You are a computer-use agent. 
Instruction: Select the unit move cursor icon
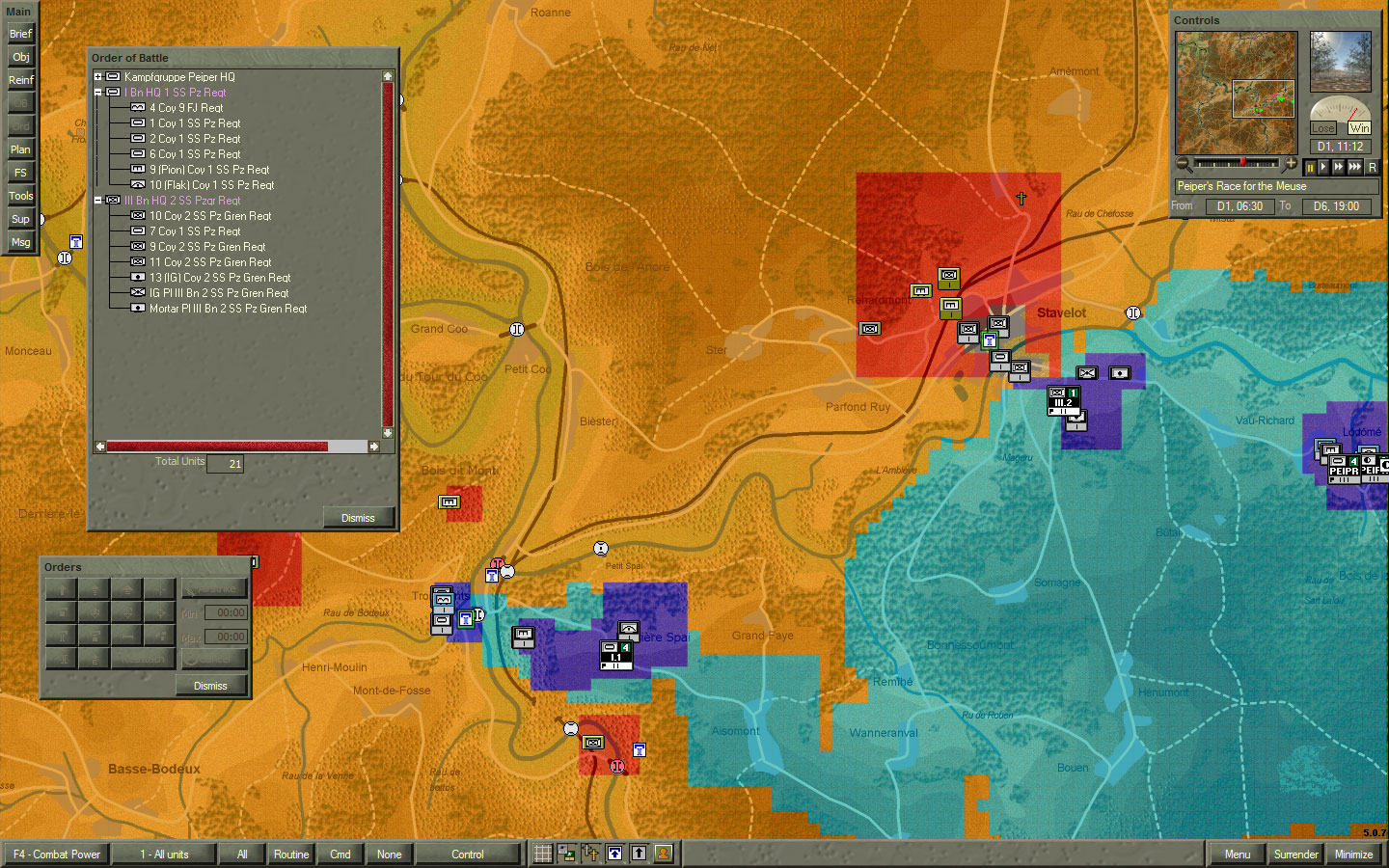pos(590,853)
